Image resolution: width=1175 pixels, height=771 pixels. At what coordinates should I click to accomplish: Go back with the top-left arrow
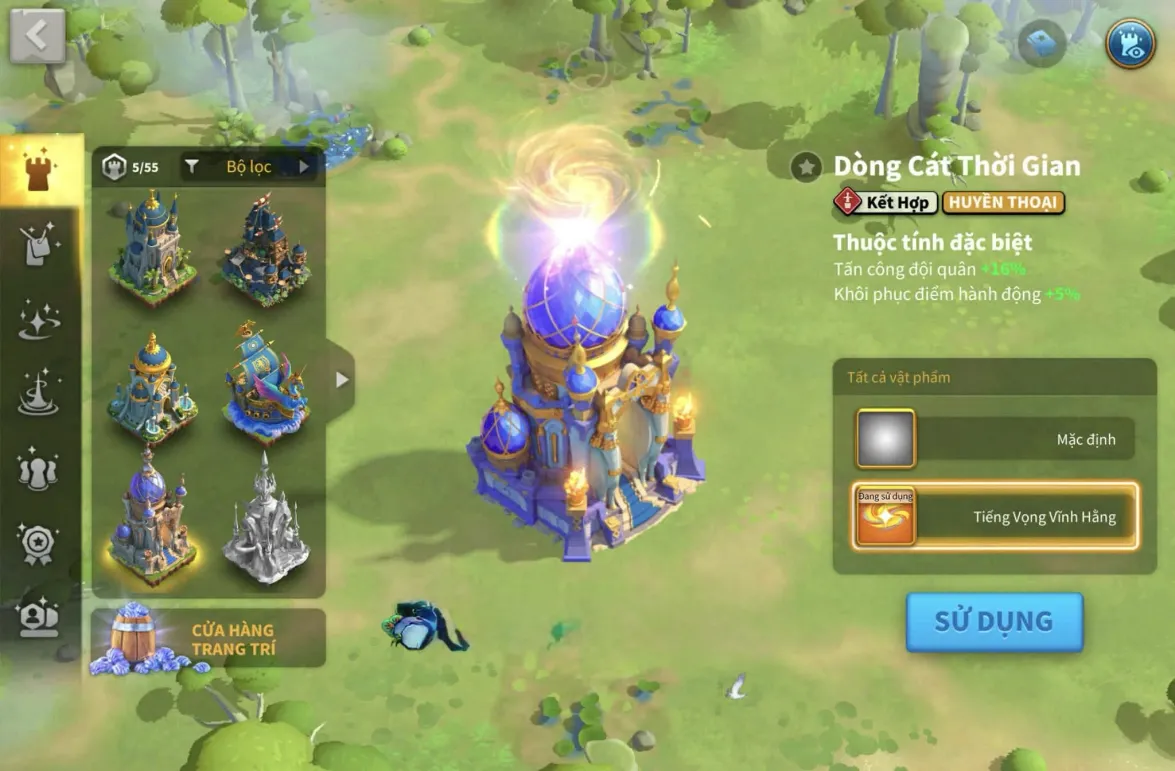point(37,36)
